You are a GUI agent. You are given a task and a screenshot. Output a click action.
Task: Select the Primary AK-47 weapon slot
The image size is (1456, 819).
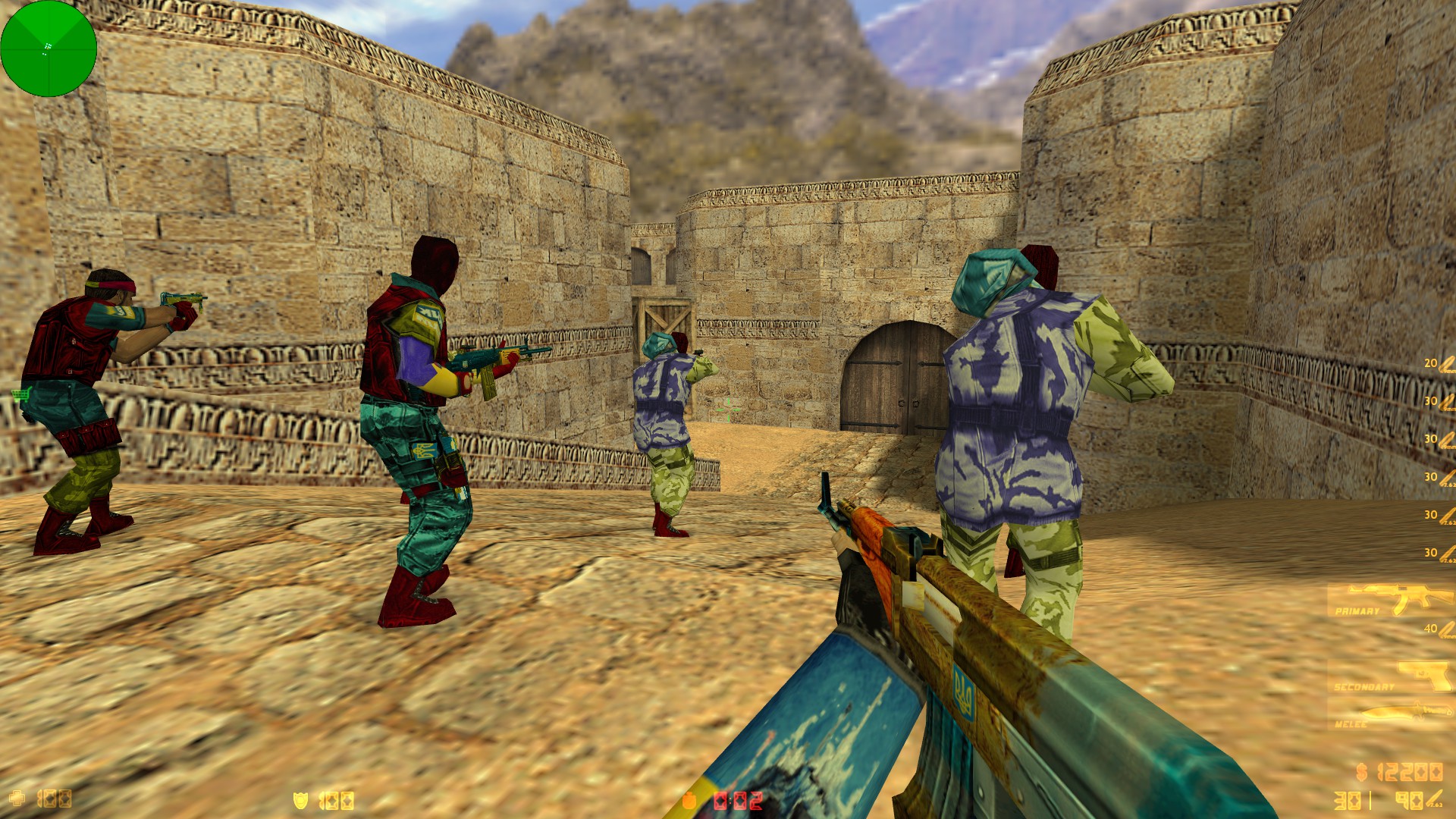1389,600
